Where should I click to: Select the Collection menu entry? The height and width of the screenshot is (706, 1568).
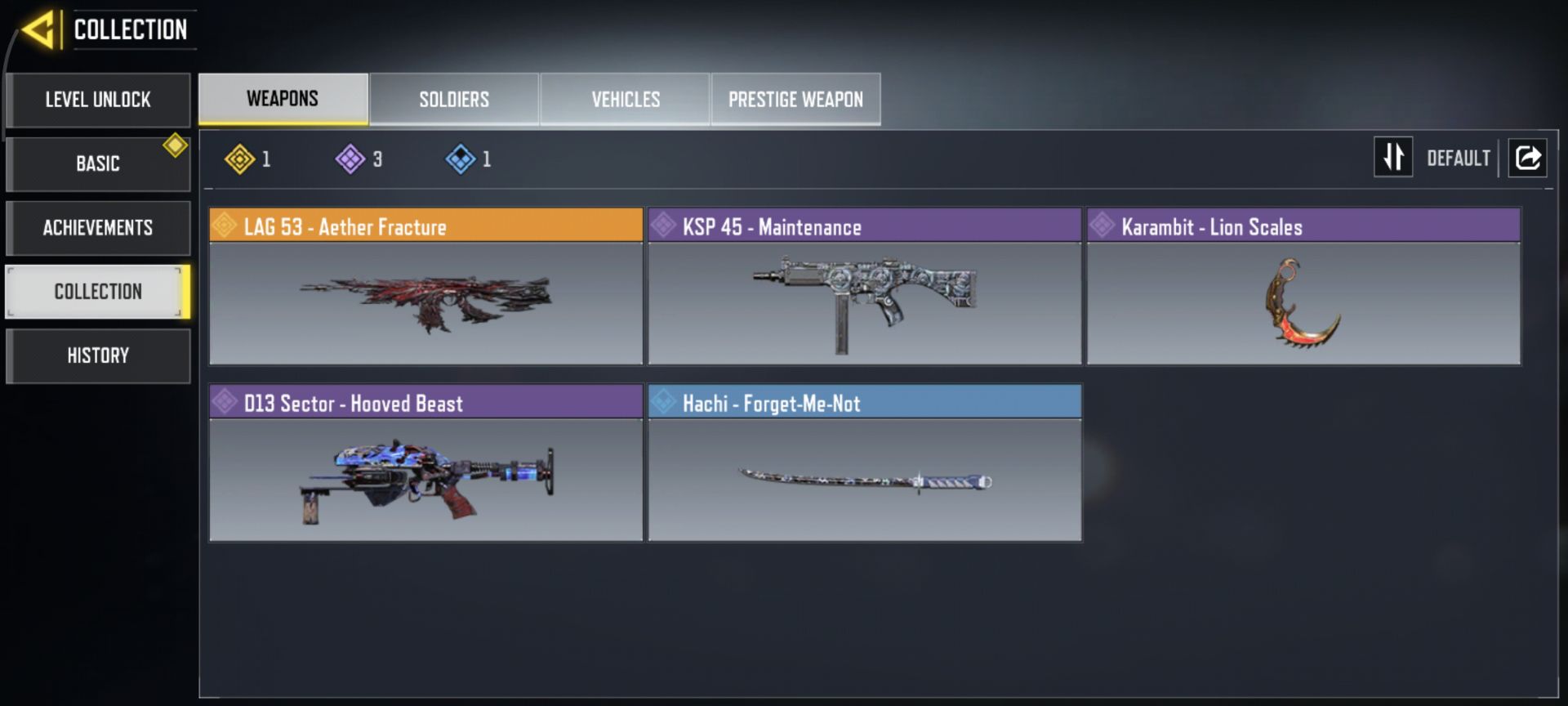[98, 291]
